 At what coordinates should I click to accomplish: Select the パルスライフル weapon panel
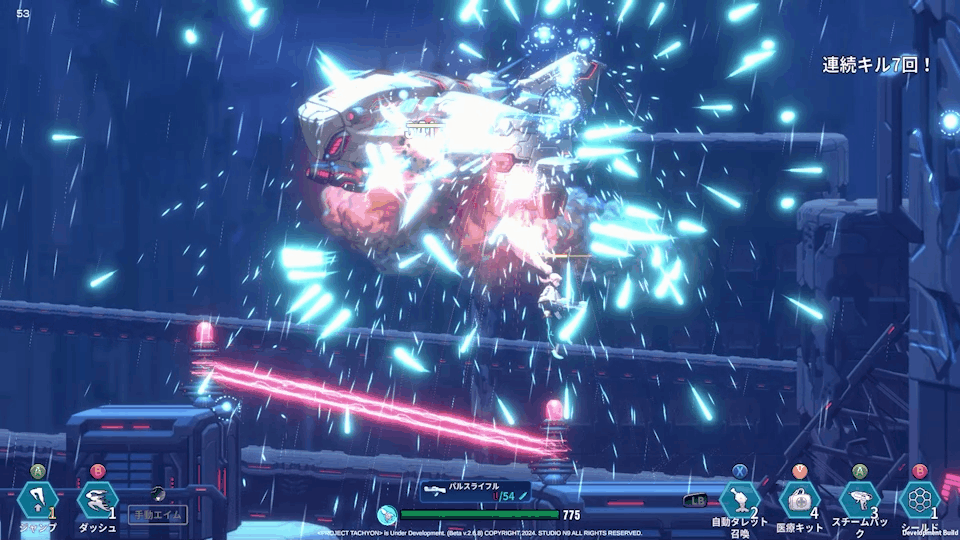coord(475,491)
